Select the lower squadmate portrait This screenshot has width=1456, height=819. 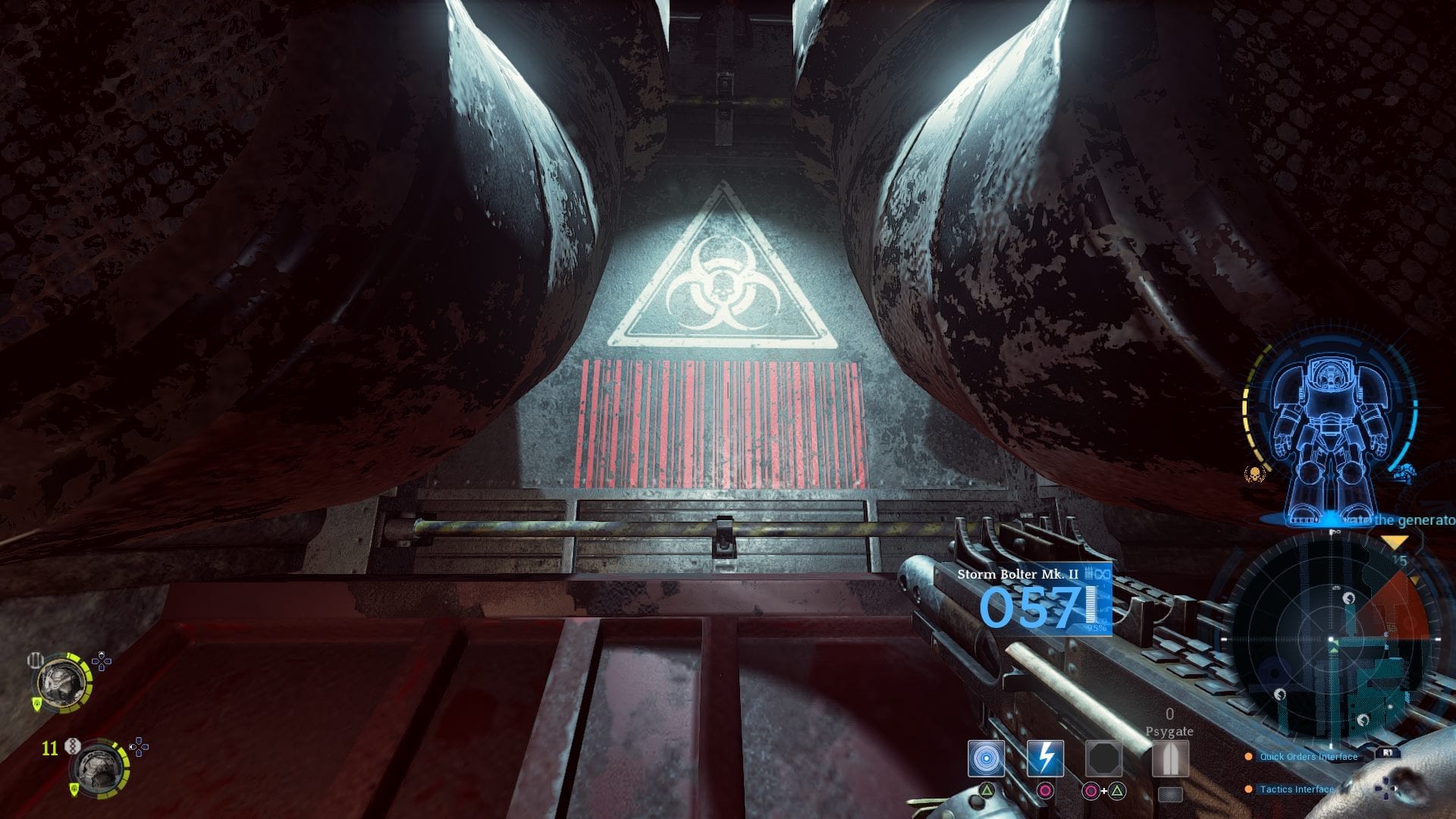99,768
